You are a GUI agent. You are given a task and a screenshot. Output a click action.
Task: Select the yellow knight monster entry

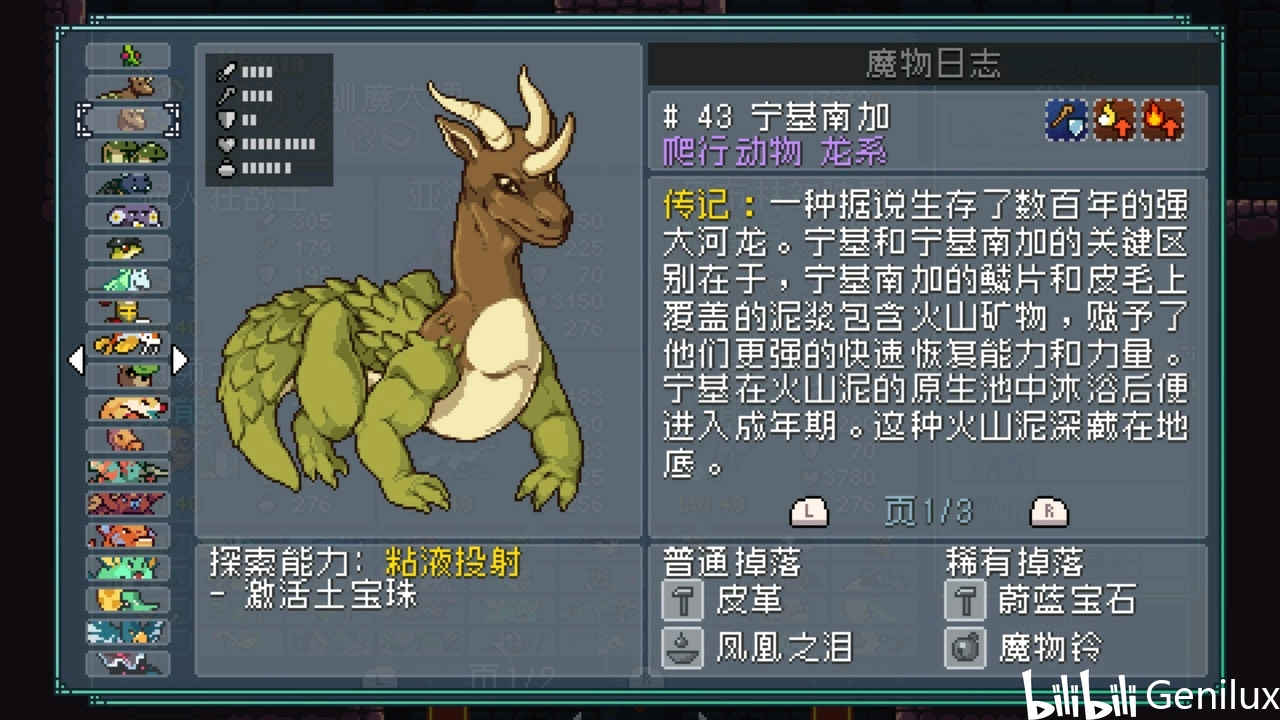tap(129, 312)
